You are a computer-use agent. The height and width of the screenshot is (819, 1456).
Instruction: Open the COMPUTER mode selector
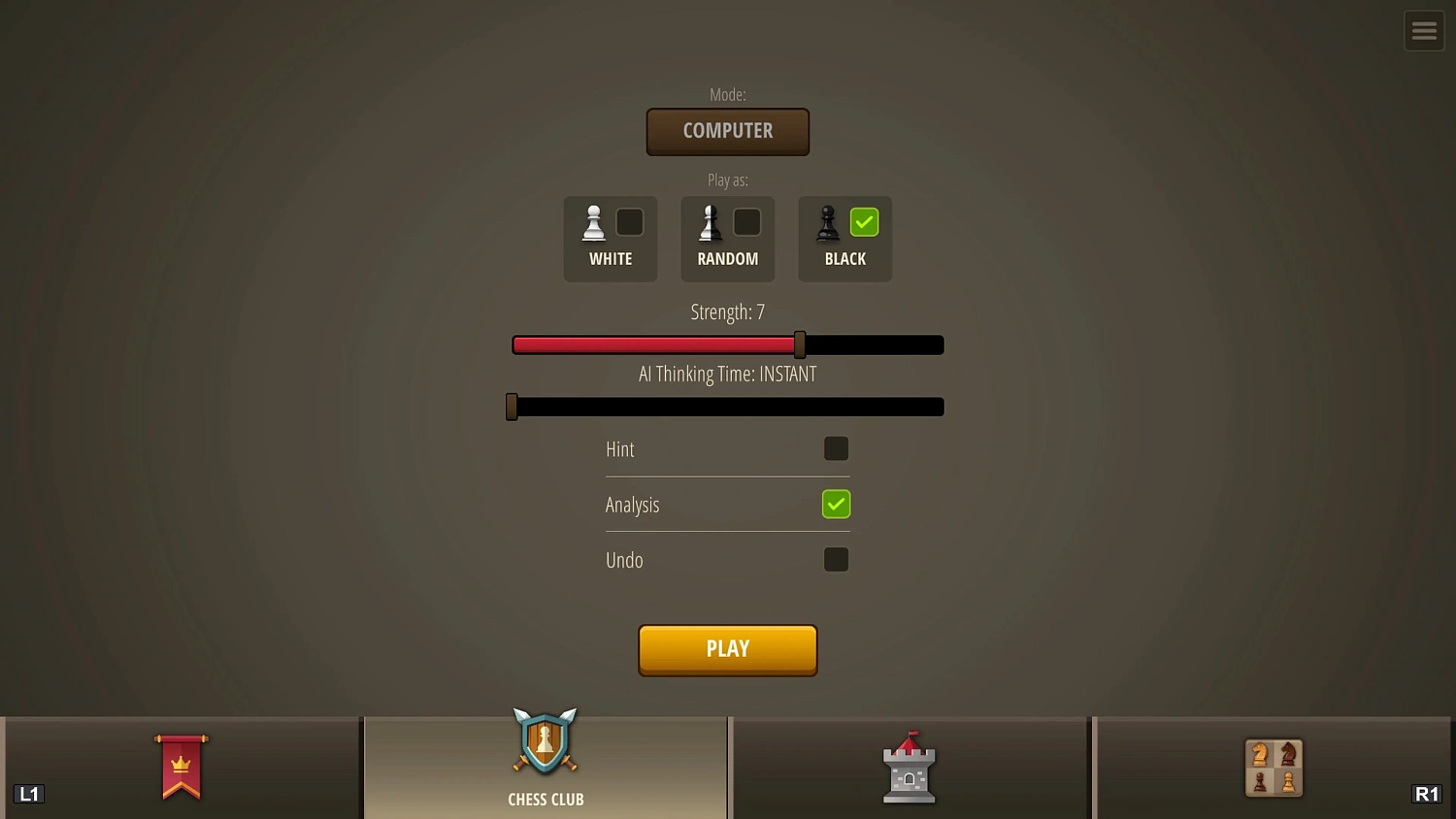tap(727, 131)
